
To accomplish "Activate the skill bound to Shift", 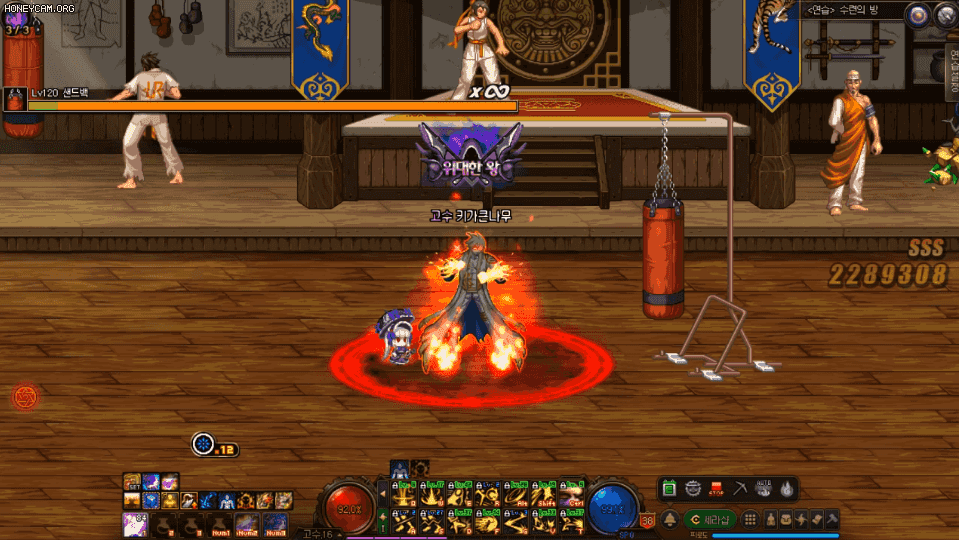I will point(545,496).
